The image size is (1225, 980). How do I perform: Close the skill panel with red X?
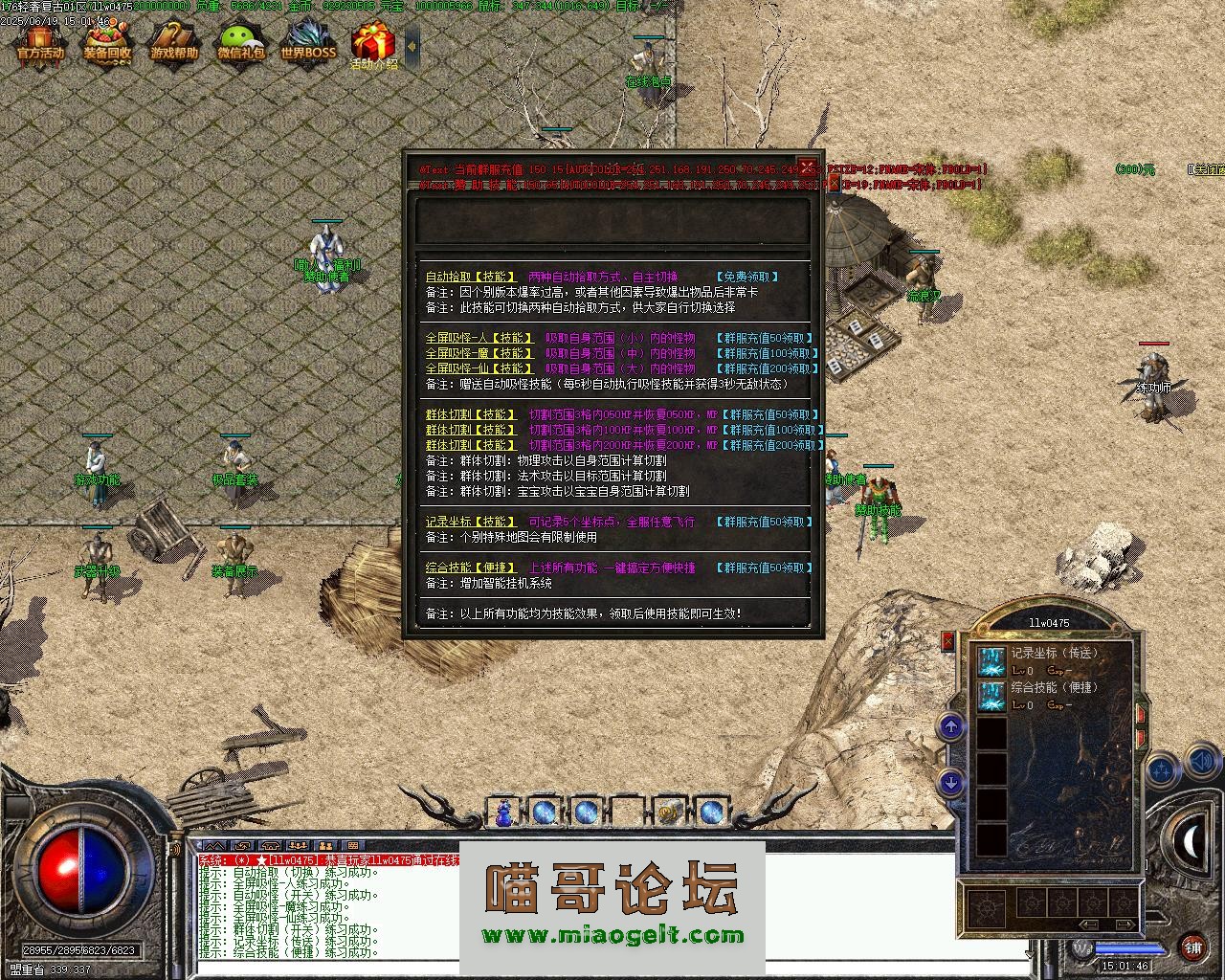coord(947,641)
